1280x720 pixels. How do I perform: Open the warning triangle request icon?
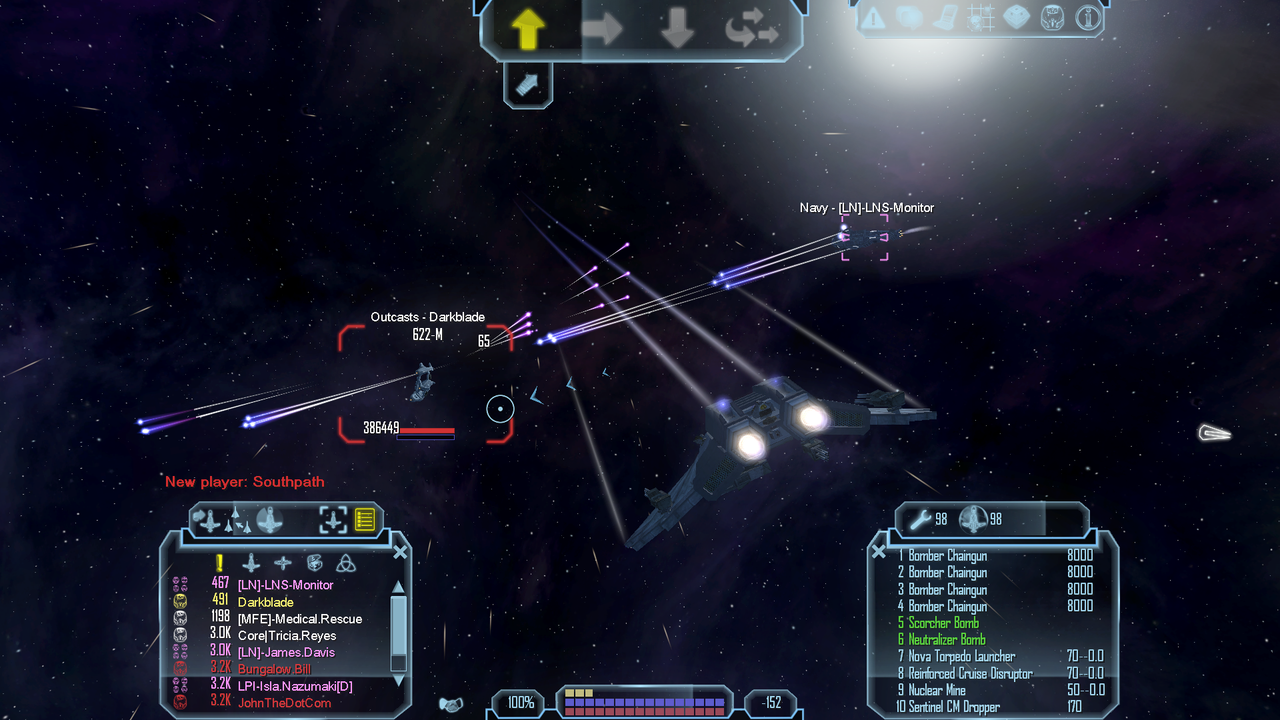pyautogui.click(x=873, y=18)
